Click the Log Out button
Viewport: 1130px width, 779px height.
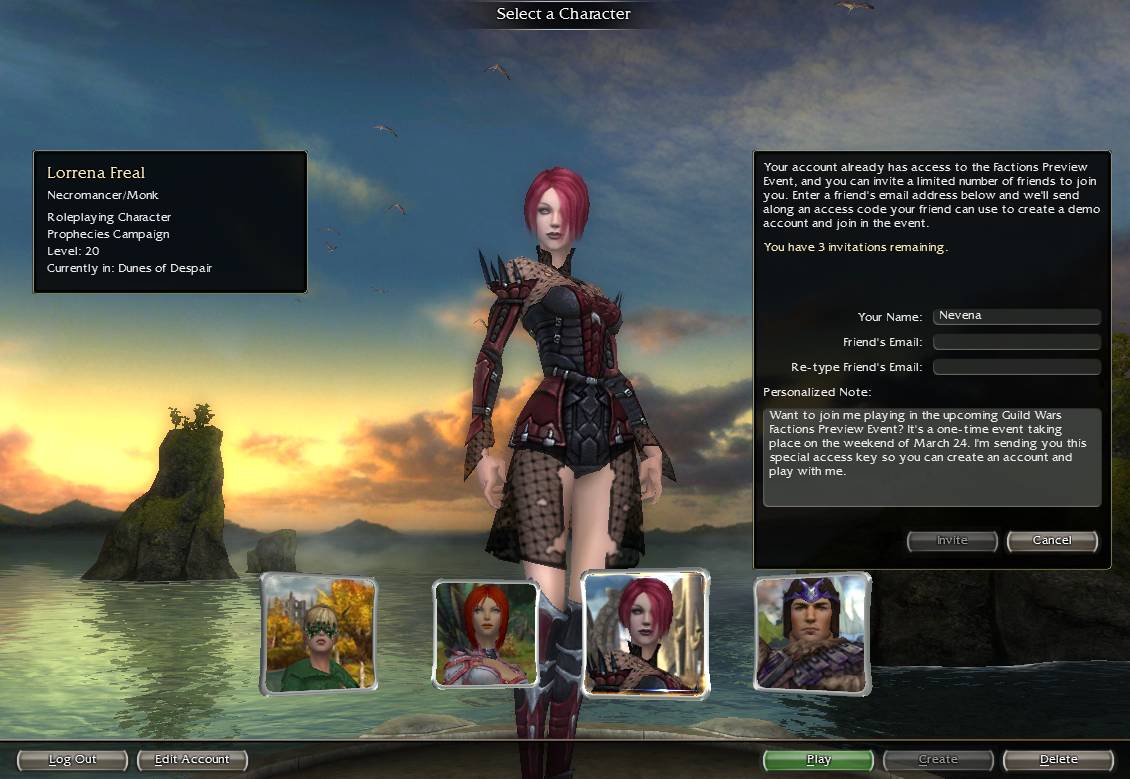73,760
